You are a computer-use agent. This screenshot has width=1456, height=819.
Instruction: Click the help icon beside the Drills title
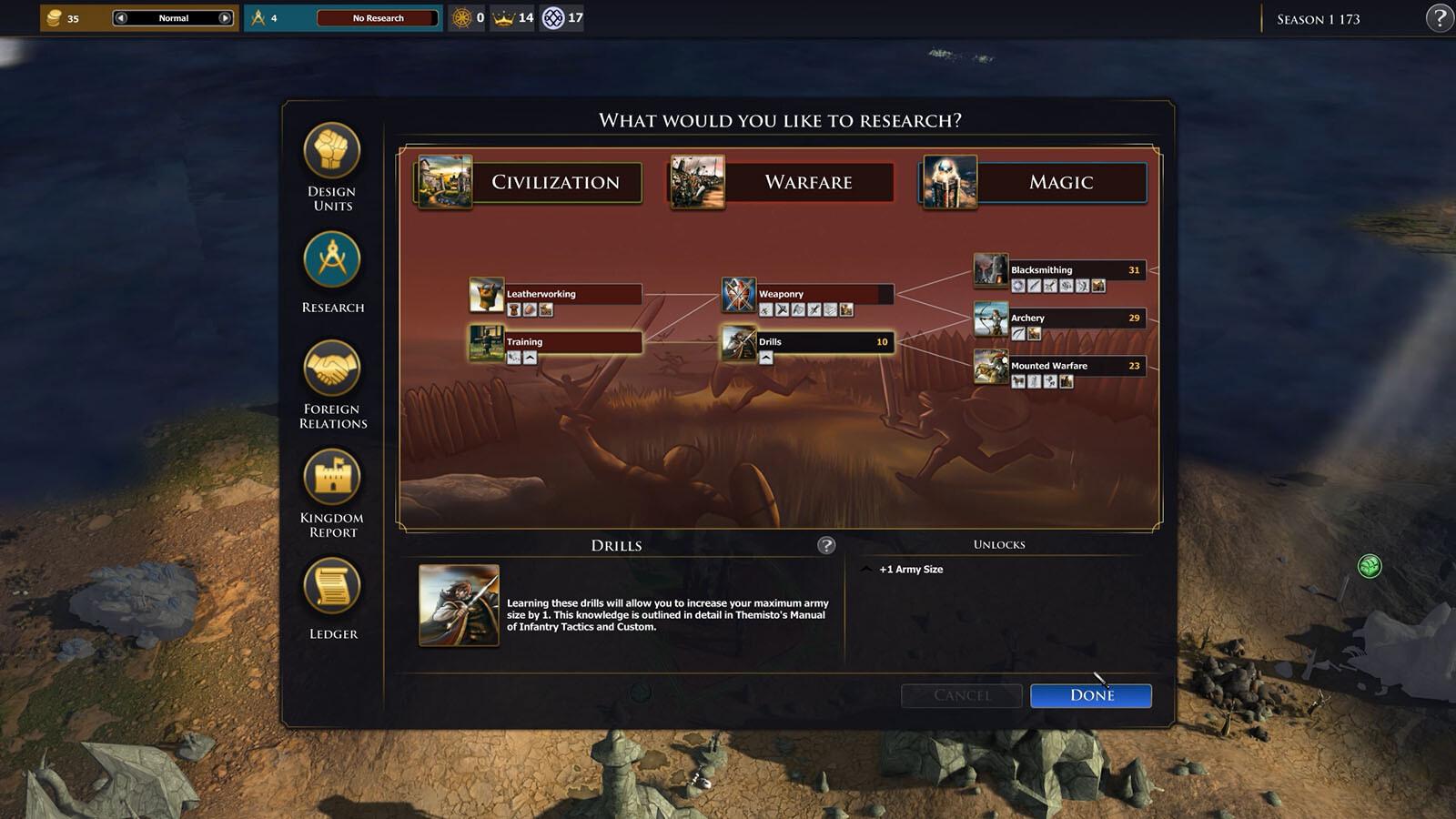[826, 545]
